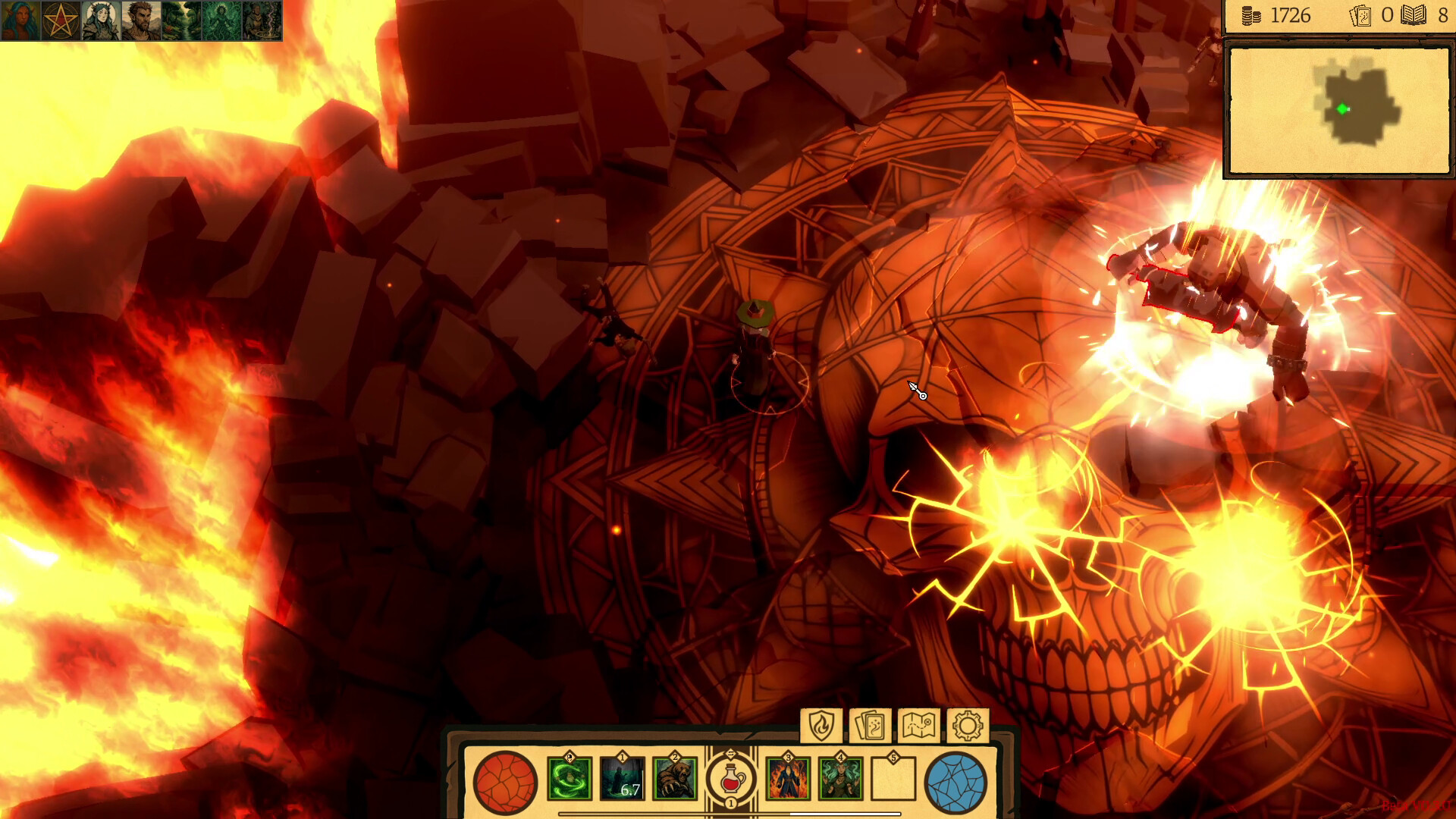Choose the horned woman with halo portrait
The width and height of the screenshot is (1456, 819).
(x=101, y=20)
